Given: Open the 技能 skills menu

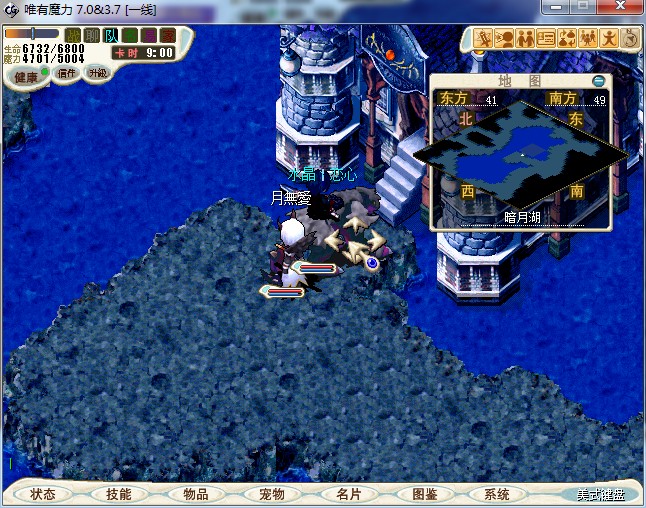Looking at the screenshot, I should click(x=119, y=494).
